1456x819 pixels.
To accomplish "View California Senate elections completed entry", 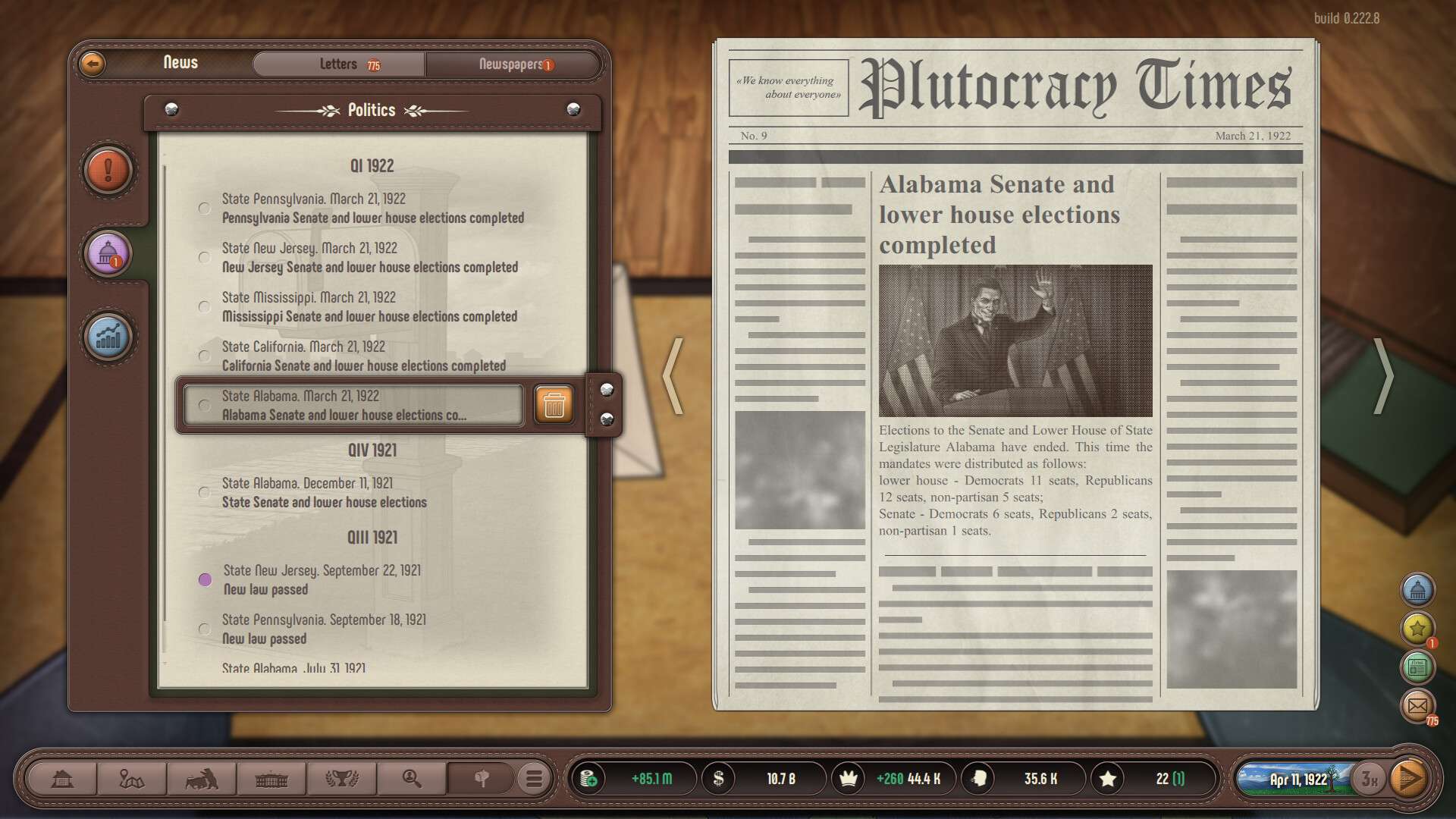I will pos(363,356).
